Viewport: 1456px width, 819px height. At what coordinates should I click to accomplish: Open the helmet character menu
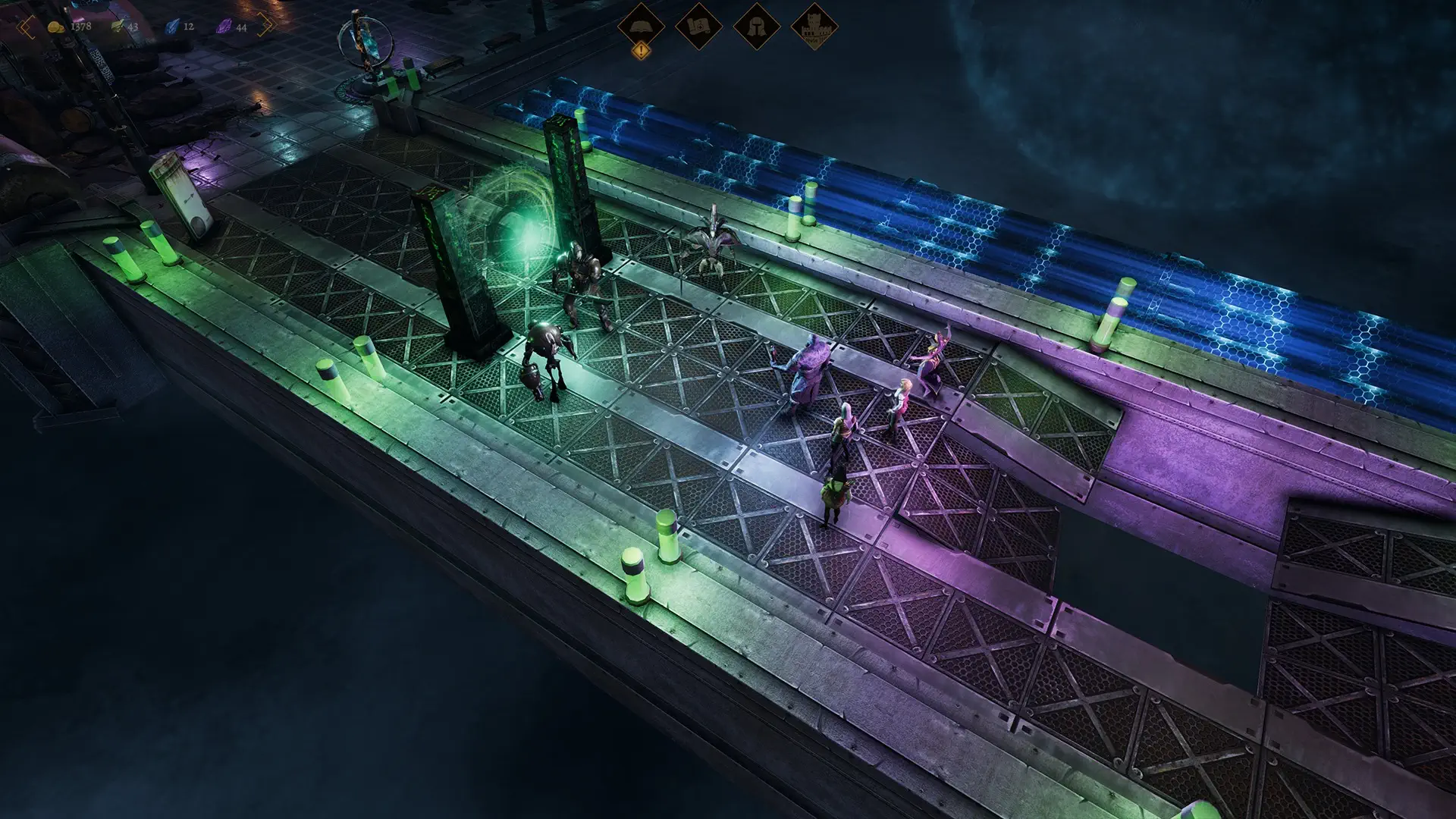click(x=756, y=27)
